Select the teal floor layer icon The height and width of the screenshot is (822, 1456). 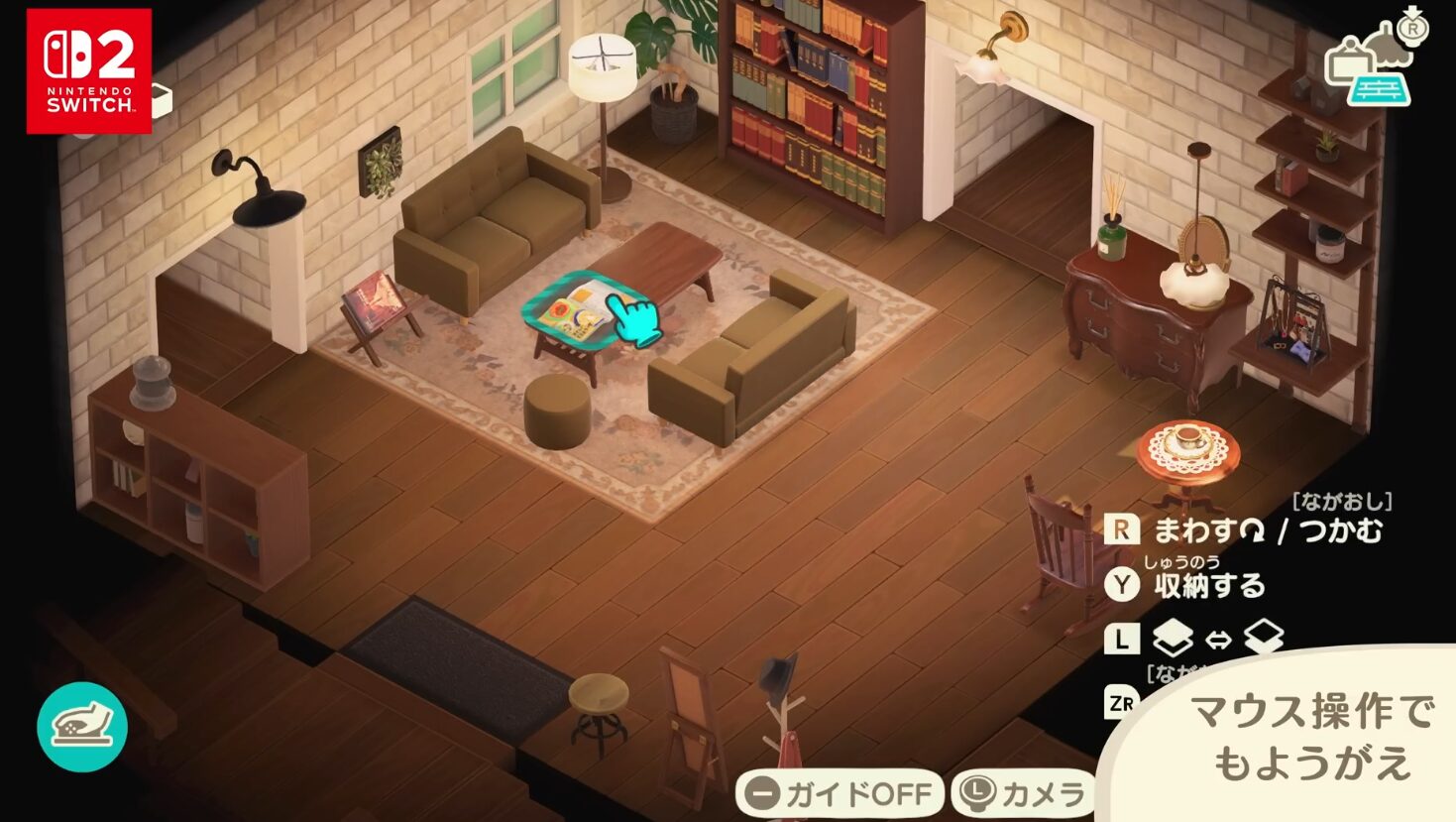[1381, 88]
